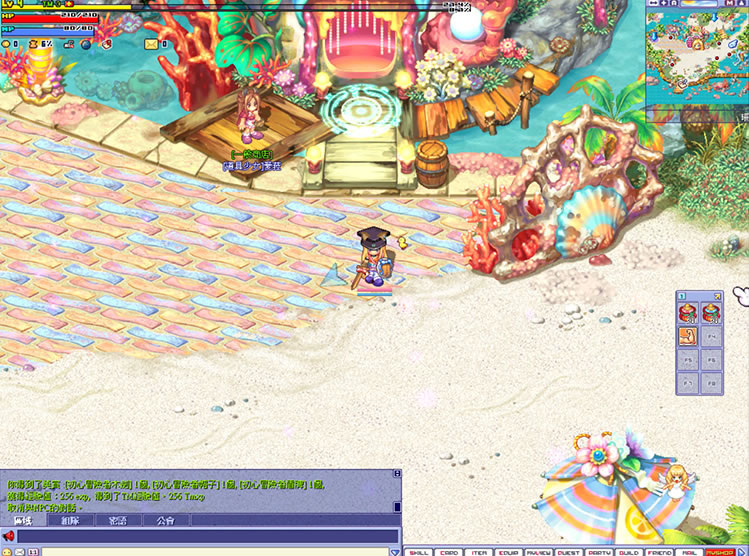Click the minimap
Screen dimensions: 749x556
[696, 55]
